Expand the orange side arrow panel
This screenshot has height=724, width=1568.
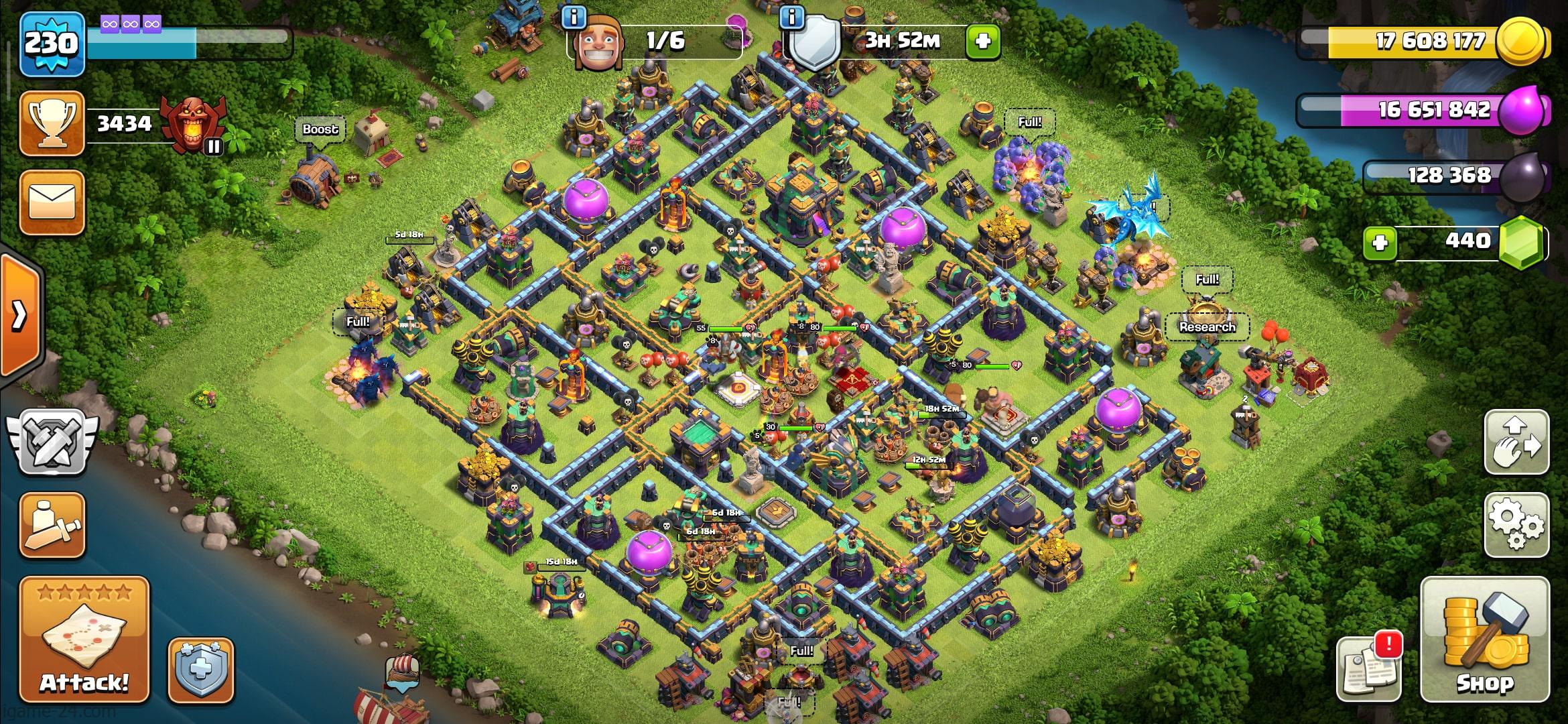[20, 315]
